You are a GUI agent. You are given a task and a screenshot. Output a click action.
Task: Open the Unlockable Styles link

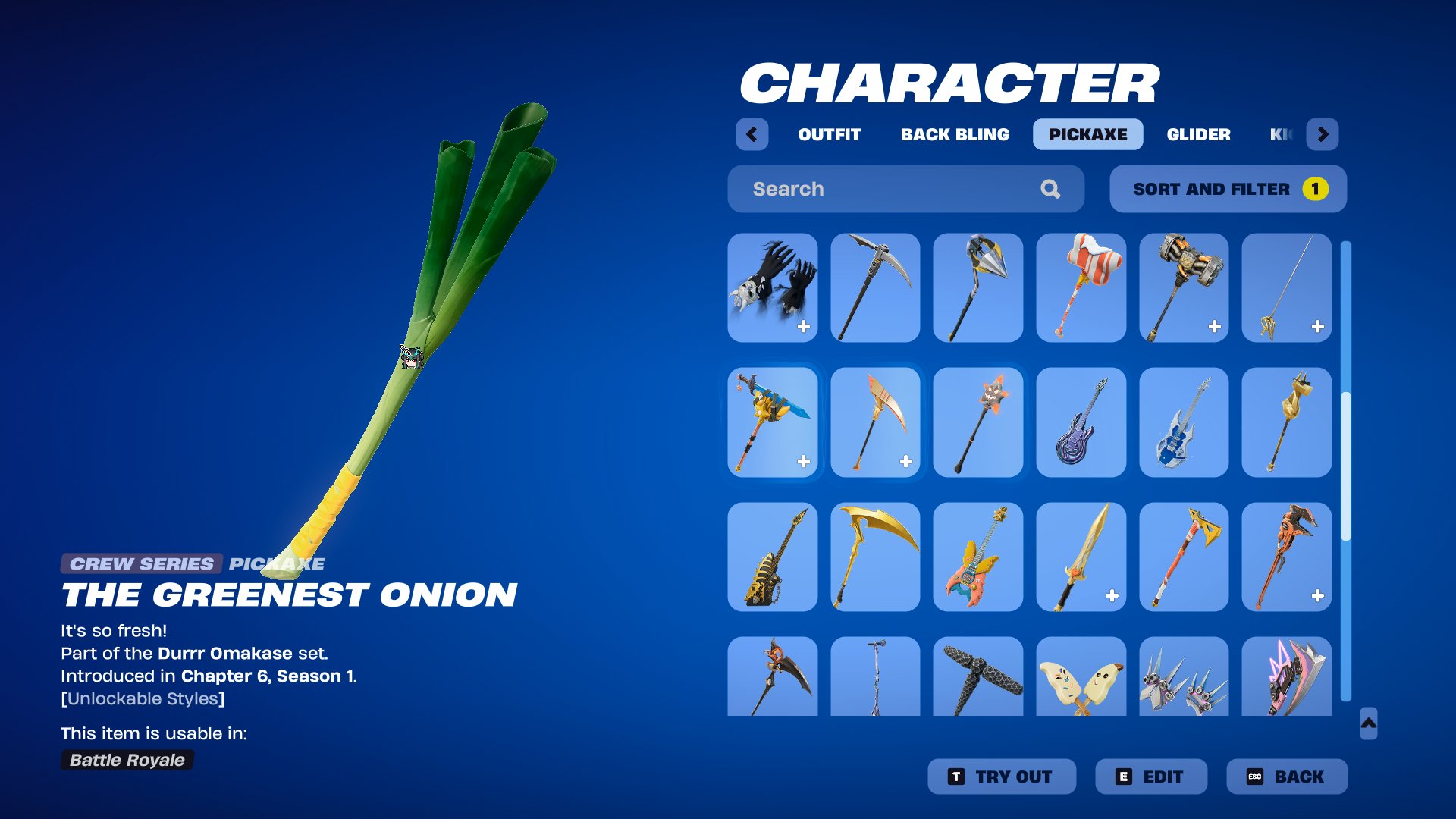coord(143,698)
